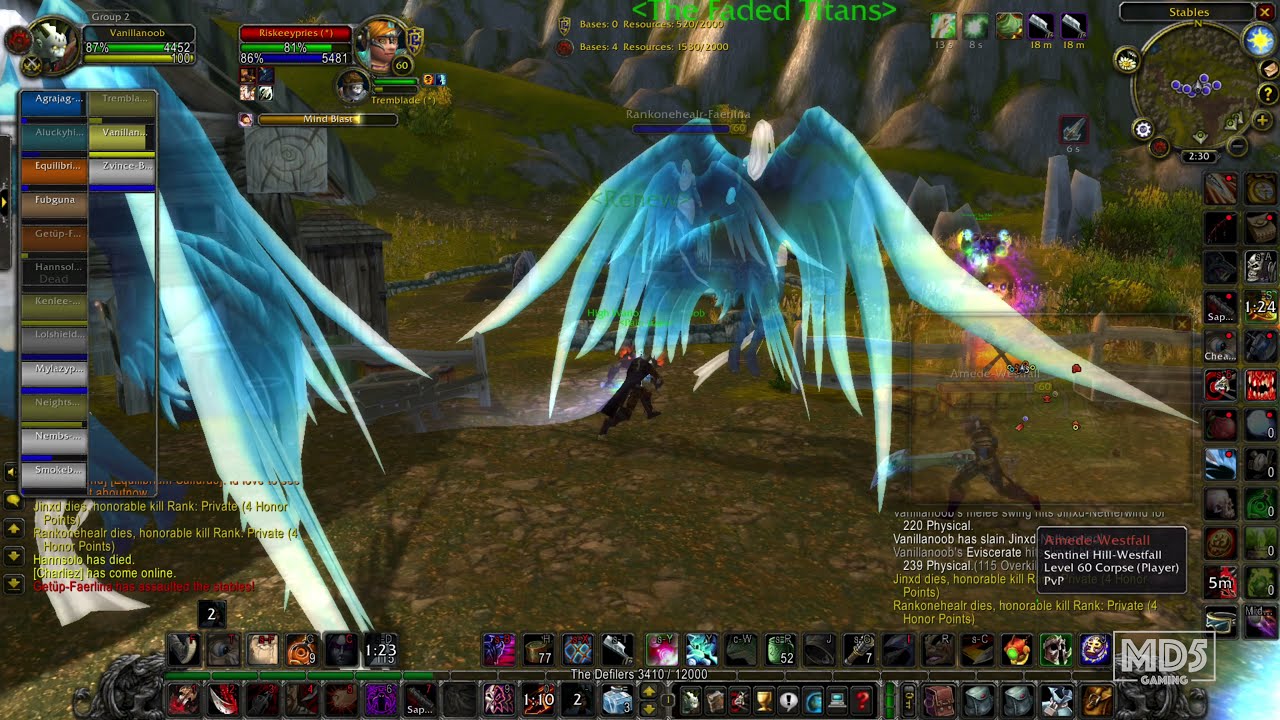Open the mail envelope icon by minimap
The image size is (1280, 720).
(x=1268, y=70)
